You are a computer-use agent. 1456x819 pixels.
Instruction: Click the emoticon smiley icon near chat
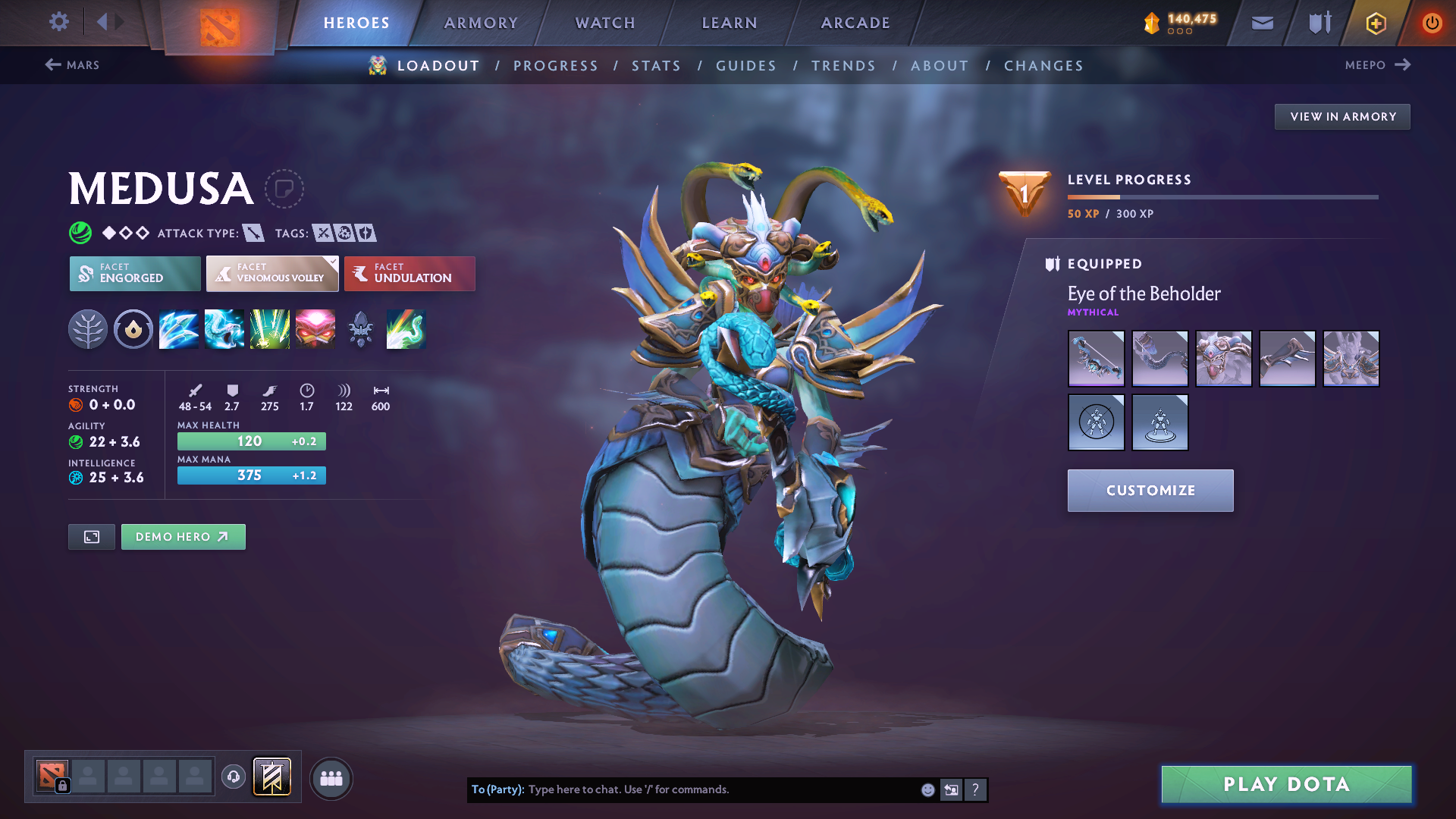(927, 789)
